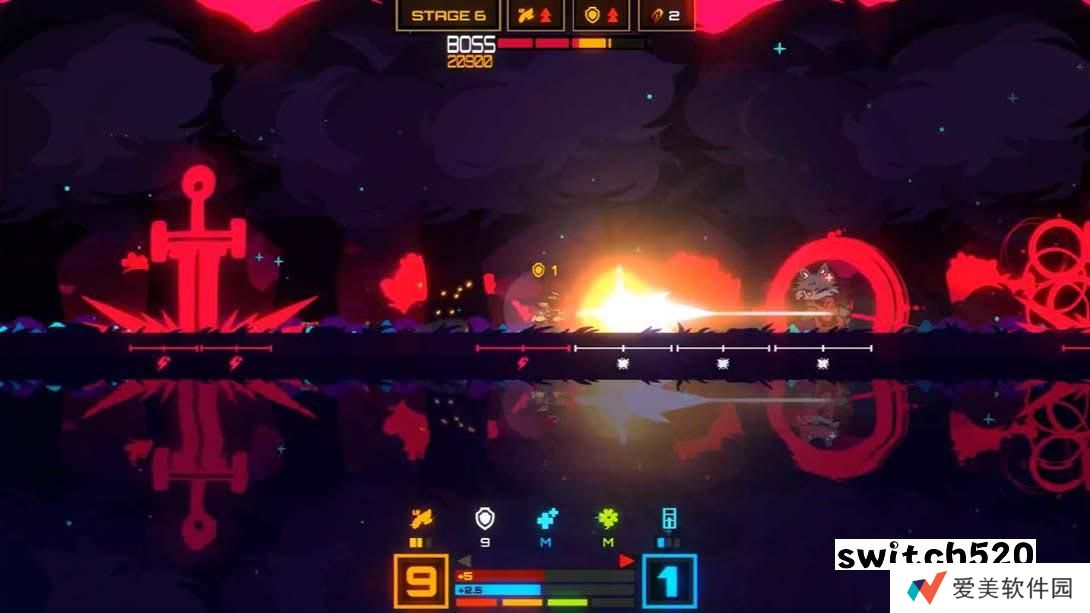Choose the orange weapon stat icon
1090x613 pixels.
pos(421,519)
